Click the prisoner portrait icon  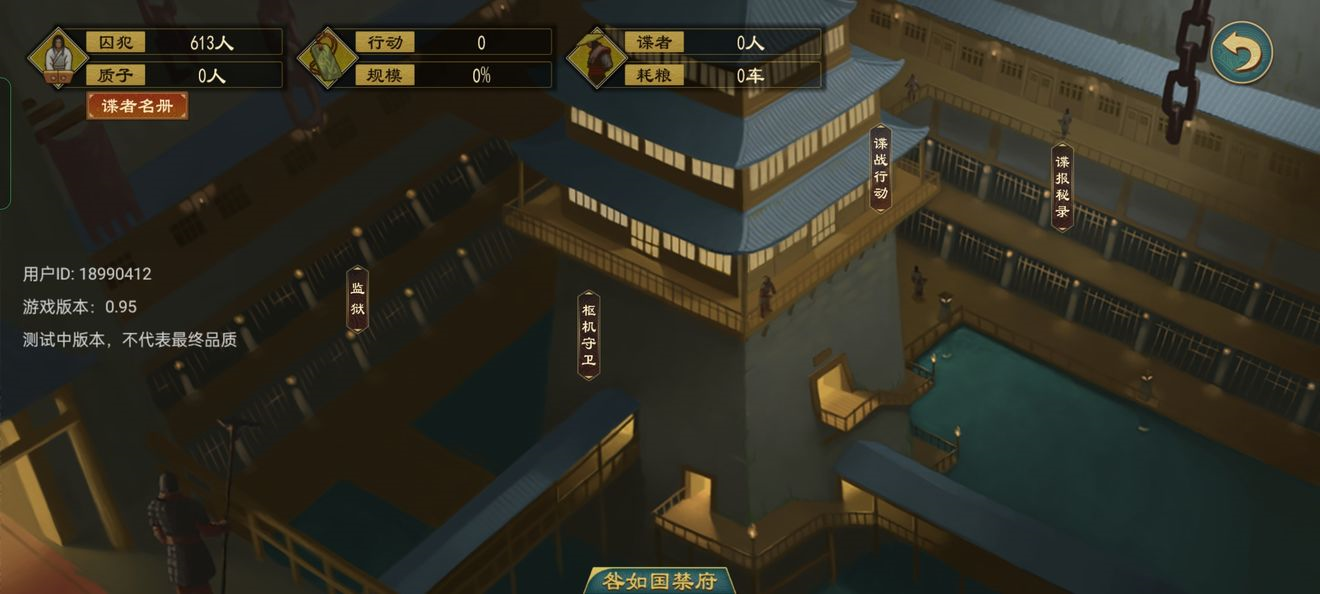pyautogui.click(x=57, y=57)
